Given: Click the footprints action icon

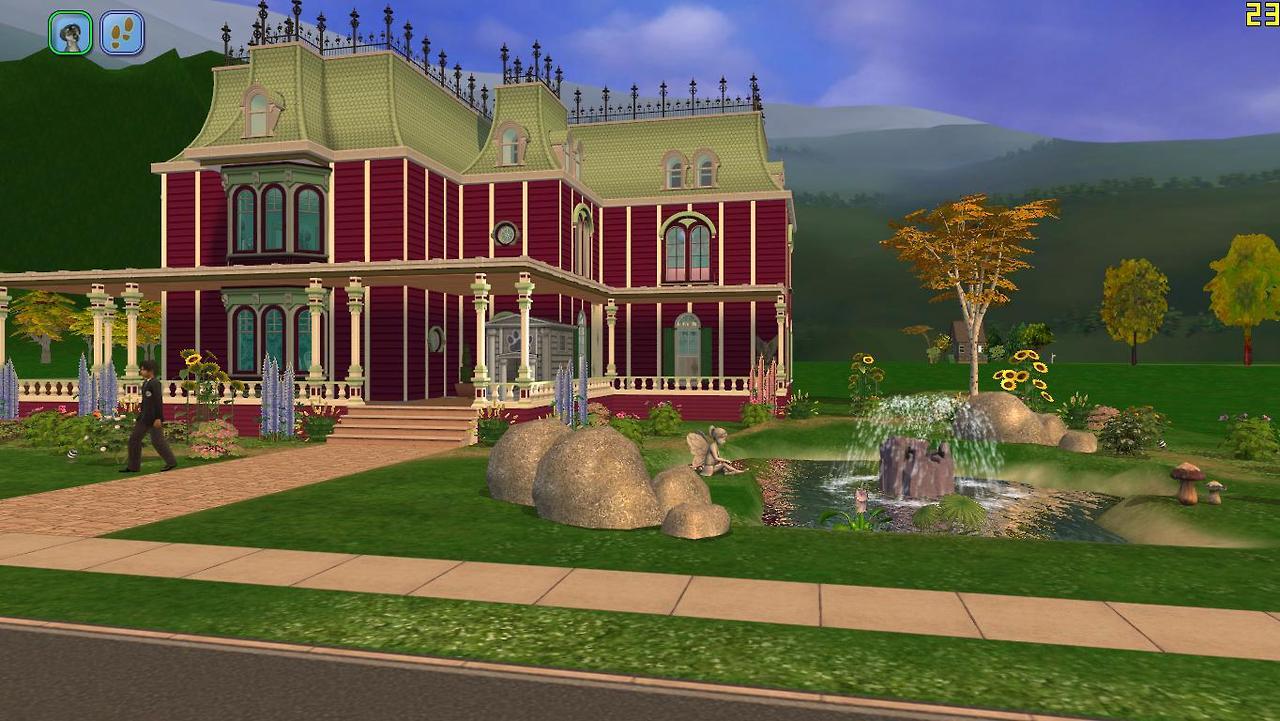Looking at the screenshot, I should pyautogui.click(x=122, y=33).
